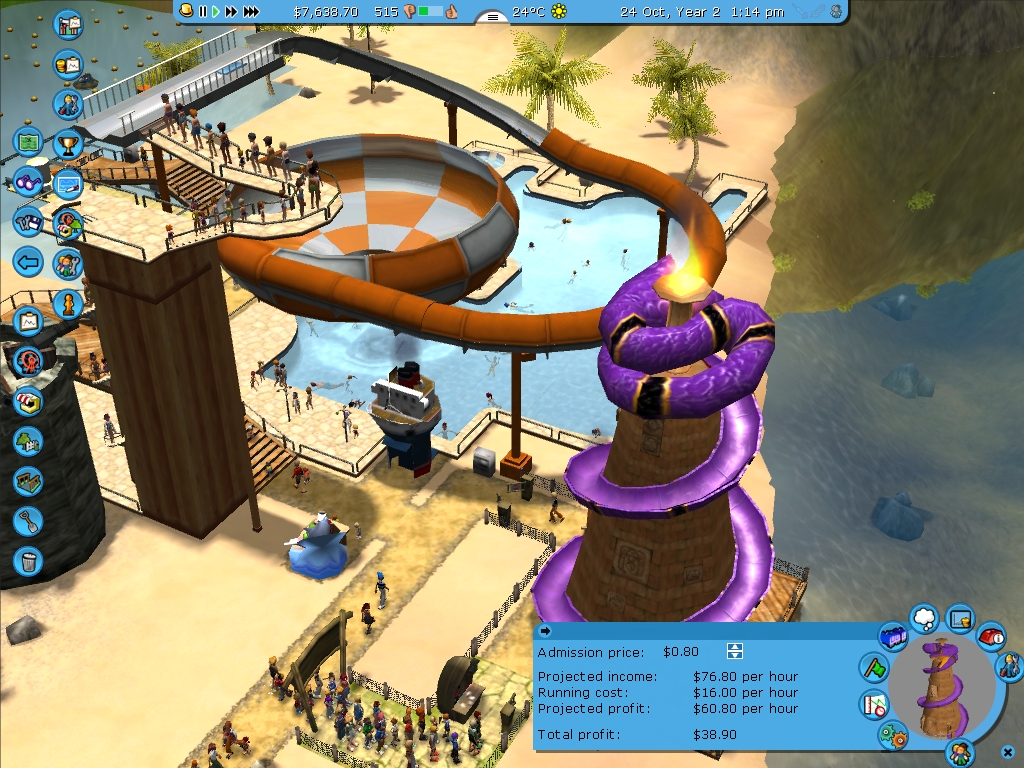Set game speed to normal play

(x=215, y=11)
